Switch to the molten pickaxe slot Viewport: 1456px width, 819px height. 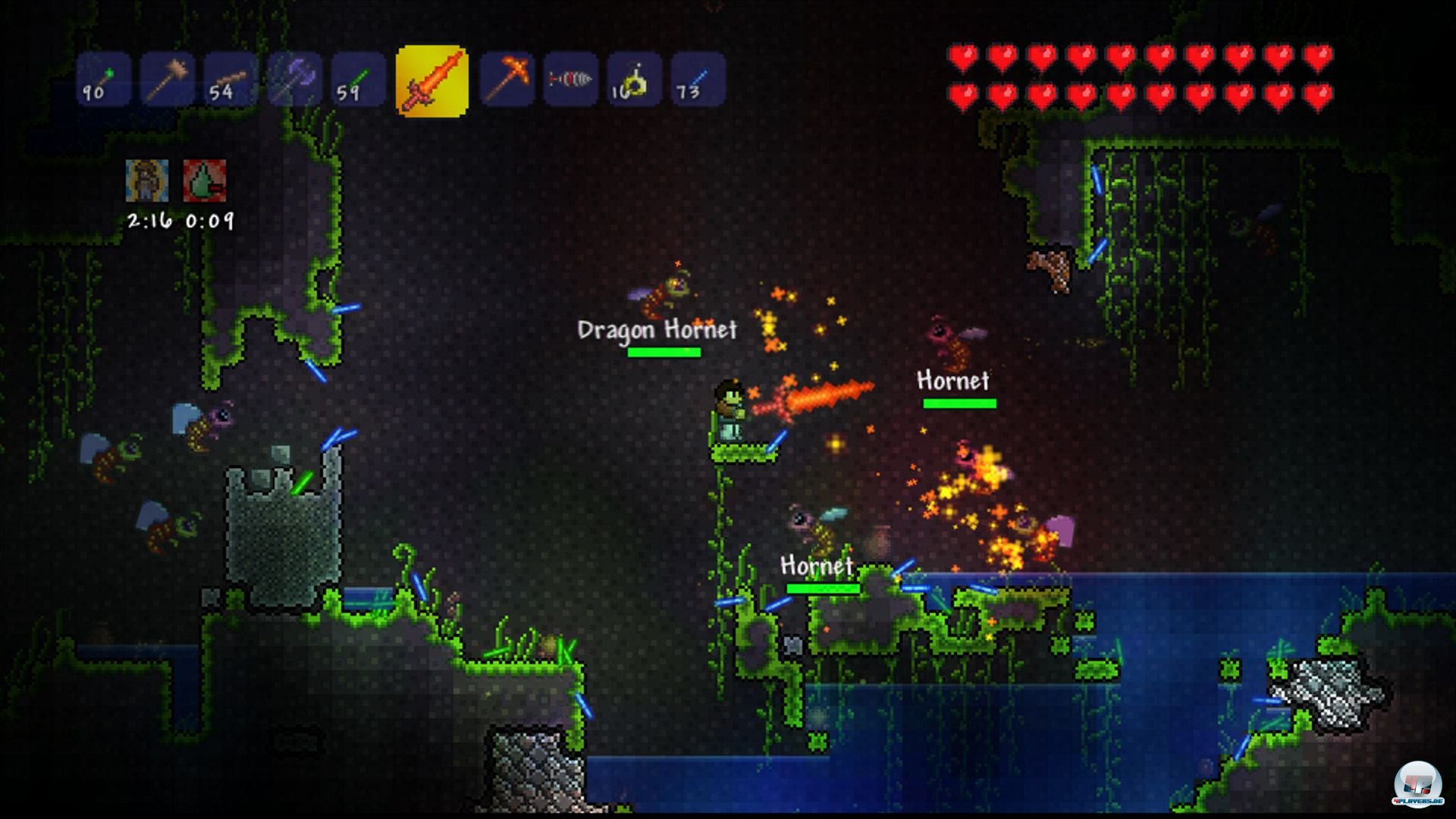click(507, 79)
